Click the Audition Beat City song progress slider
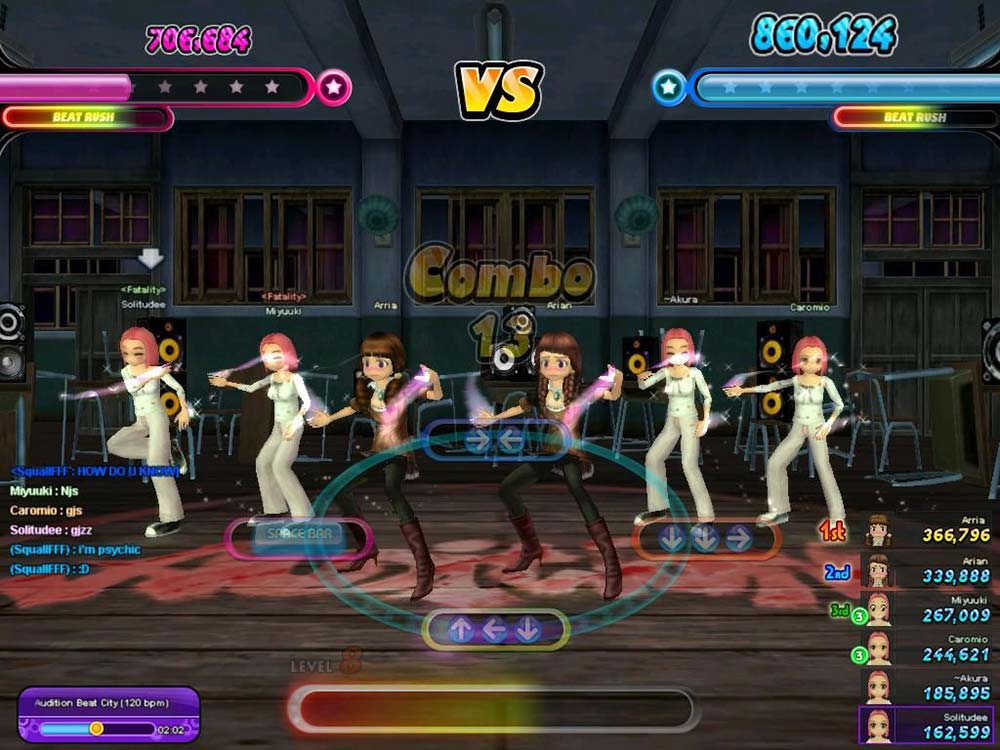1000x750 pixels. pyautogui.click(x=97, y=729)
